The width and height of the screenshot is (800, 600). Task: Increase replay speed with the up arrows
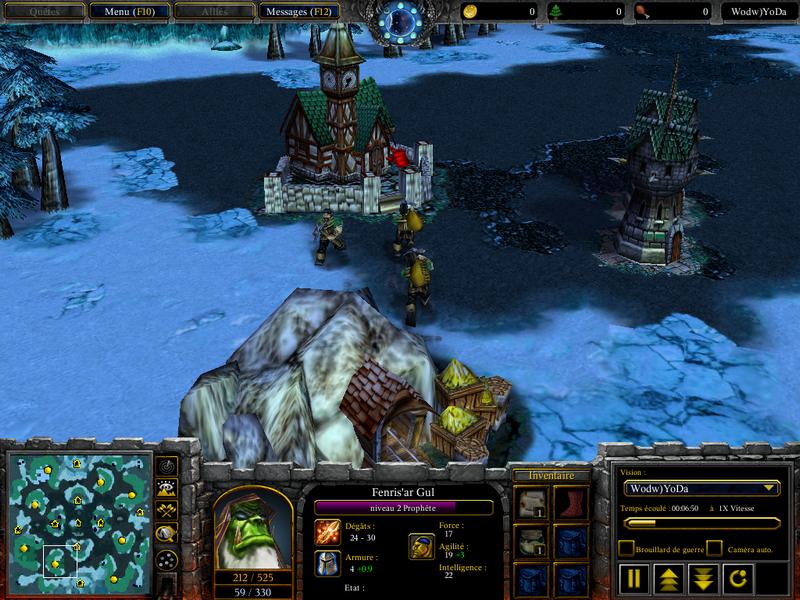point(667,577)
